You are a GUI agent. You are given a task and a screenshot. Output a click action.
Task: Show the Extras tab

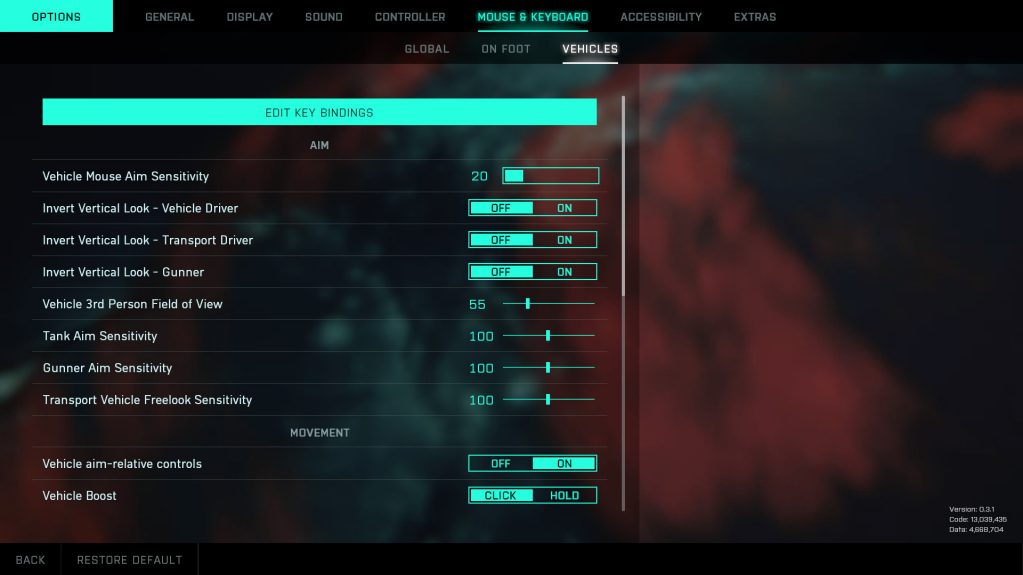[755, 17]
